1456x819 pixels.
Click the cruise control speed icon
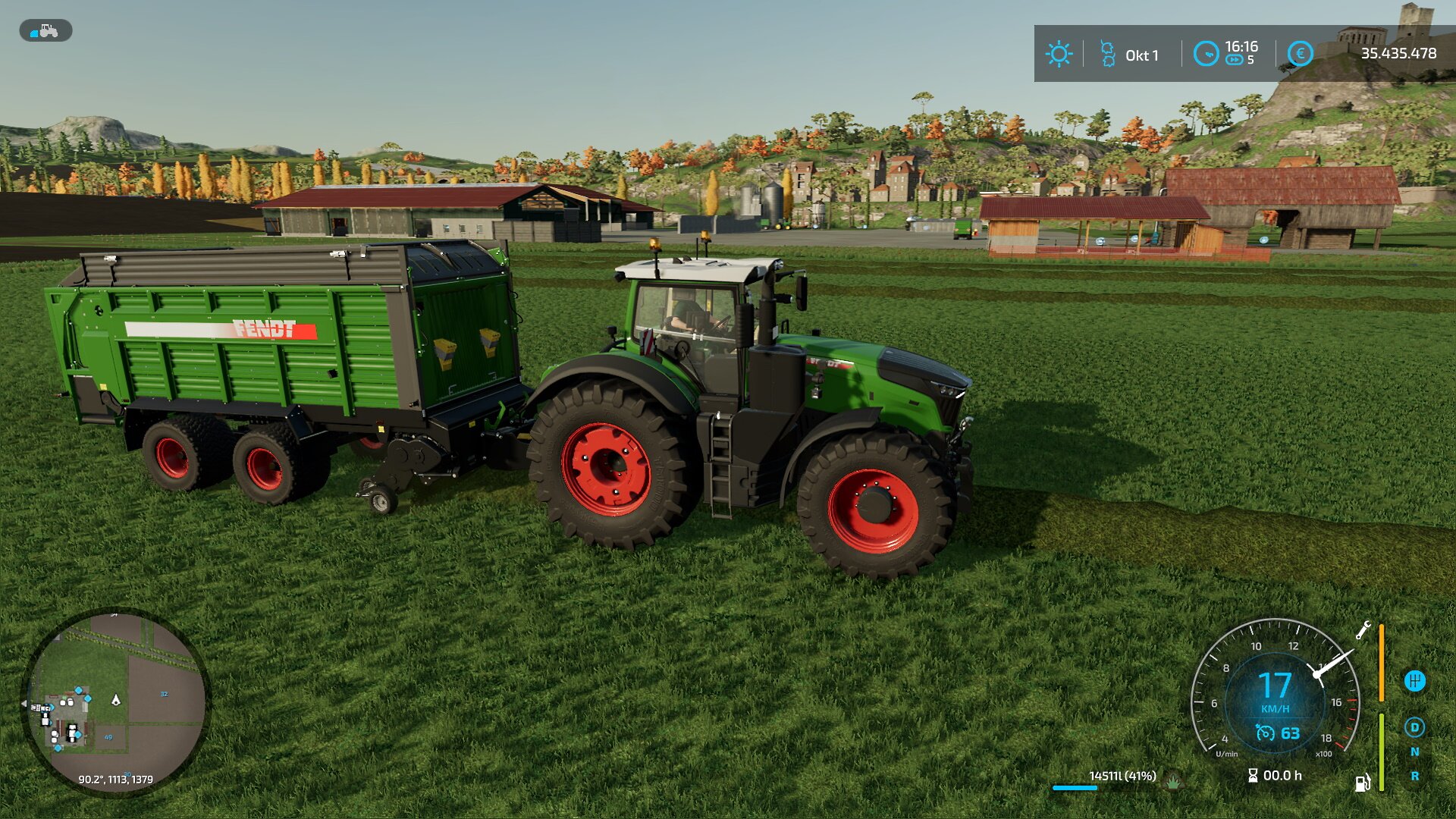[x=1265, y=733]
